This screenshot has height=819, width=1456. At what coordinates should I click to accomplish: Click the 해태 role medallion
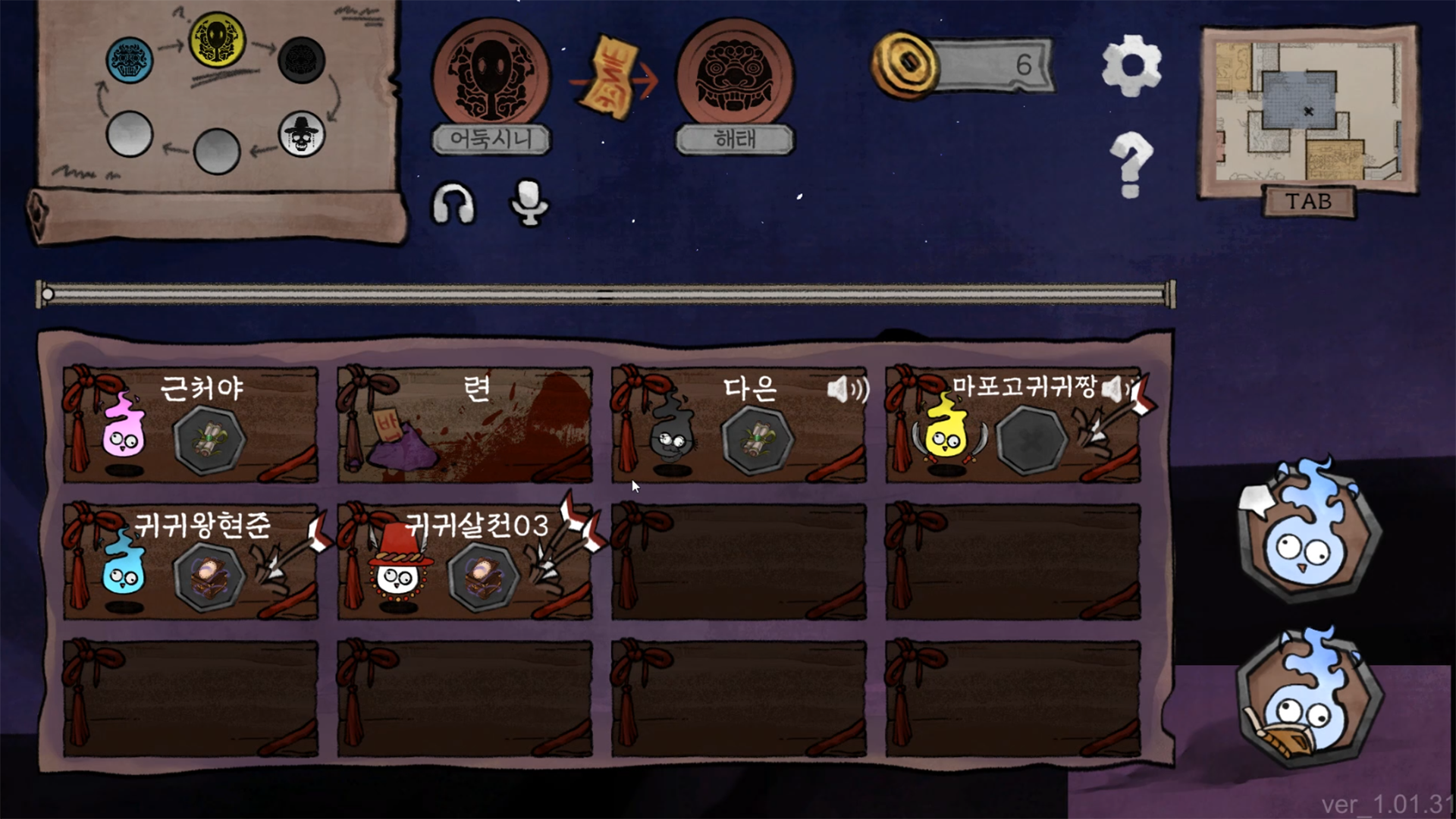(x=735, y=77)
